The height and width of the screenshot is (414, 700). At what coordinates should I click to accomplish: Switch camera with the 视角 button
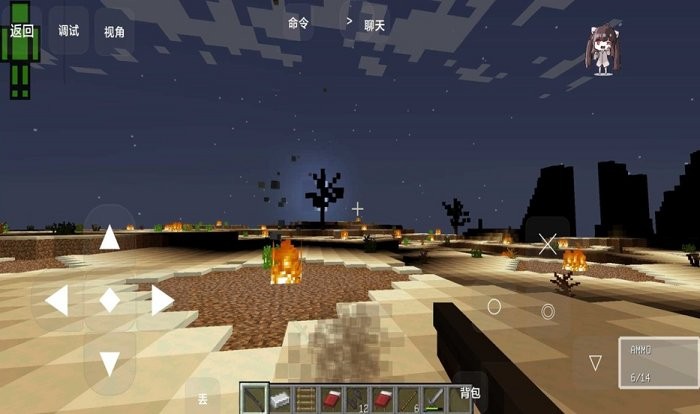[x=114, y=32]
